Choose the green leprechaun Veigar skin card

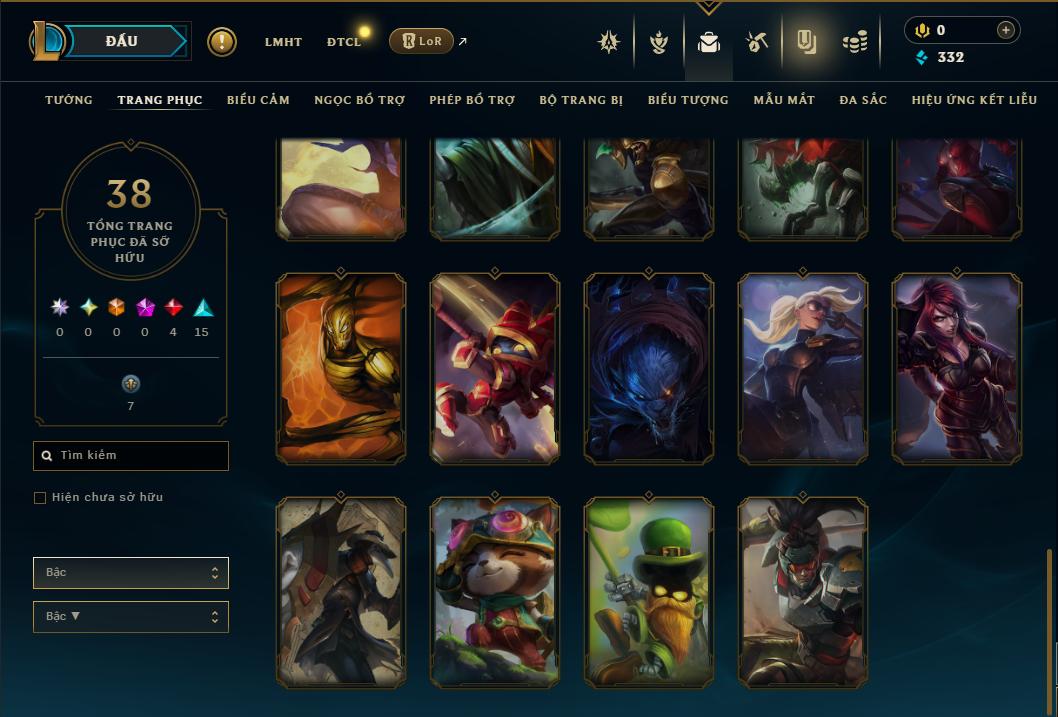pos(649,592)
